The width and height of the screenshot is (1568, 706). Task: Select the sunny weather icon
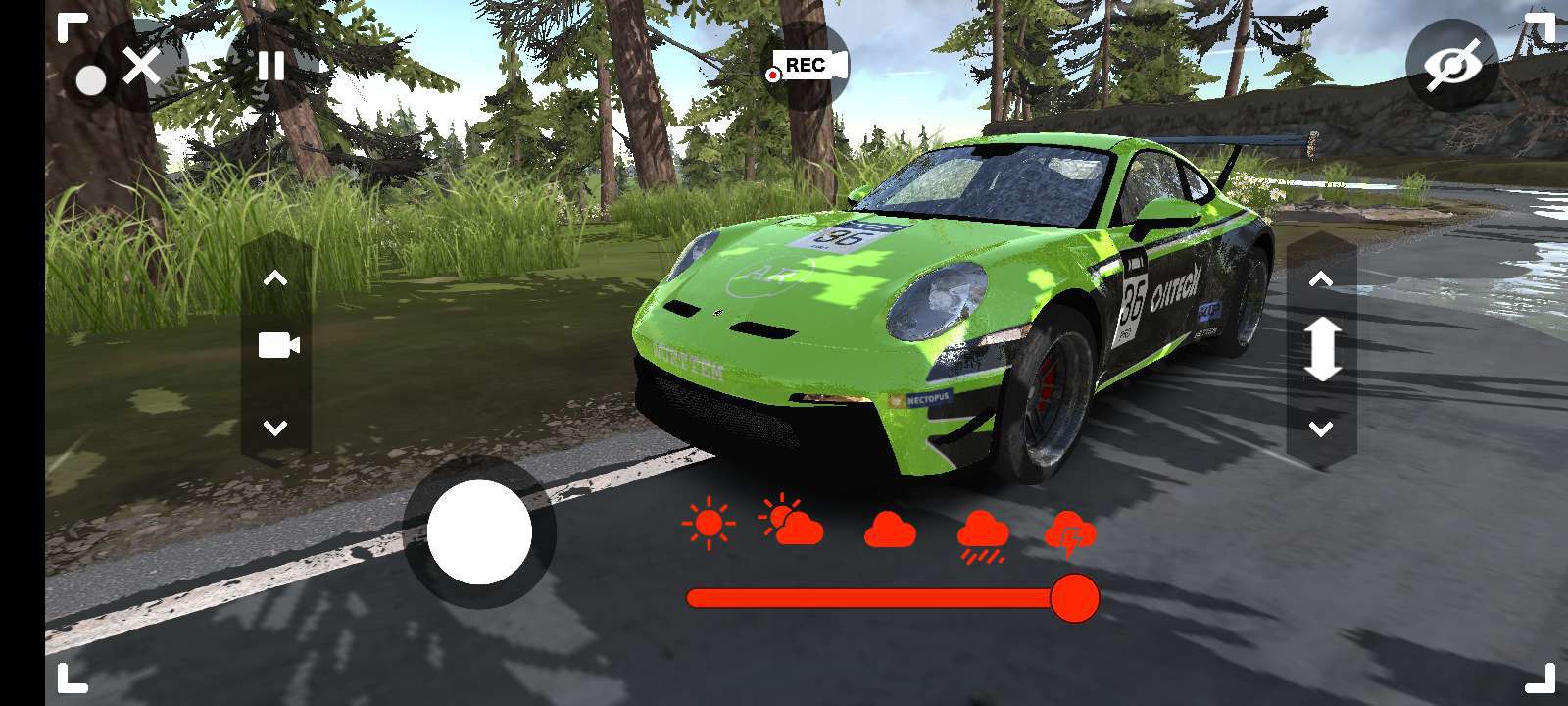(708, 523)
